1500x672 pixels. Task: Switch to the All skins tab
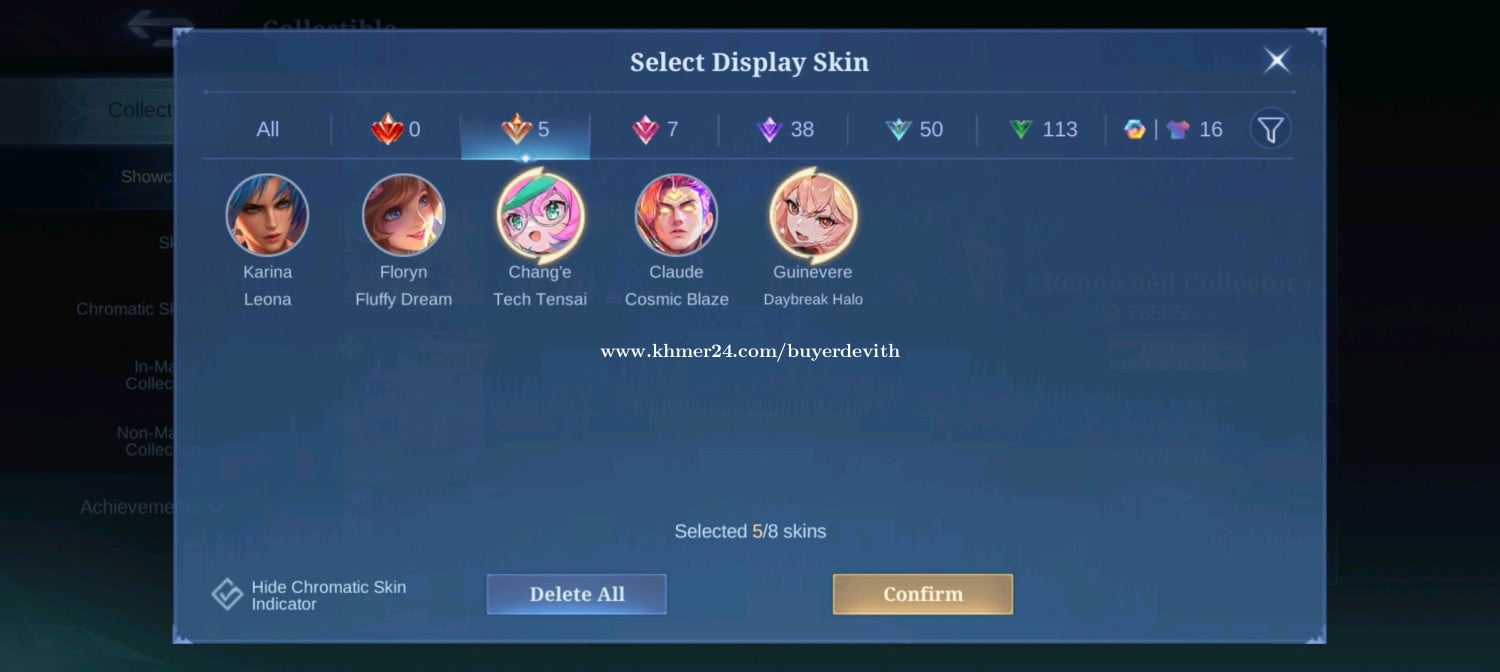(268, 130)
